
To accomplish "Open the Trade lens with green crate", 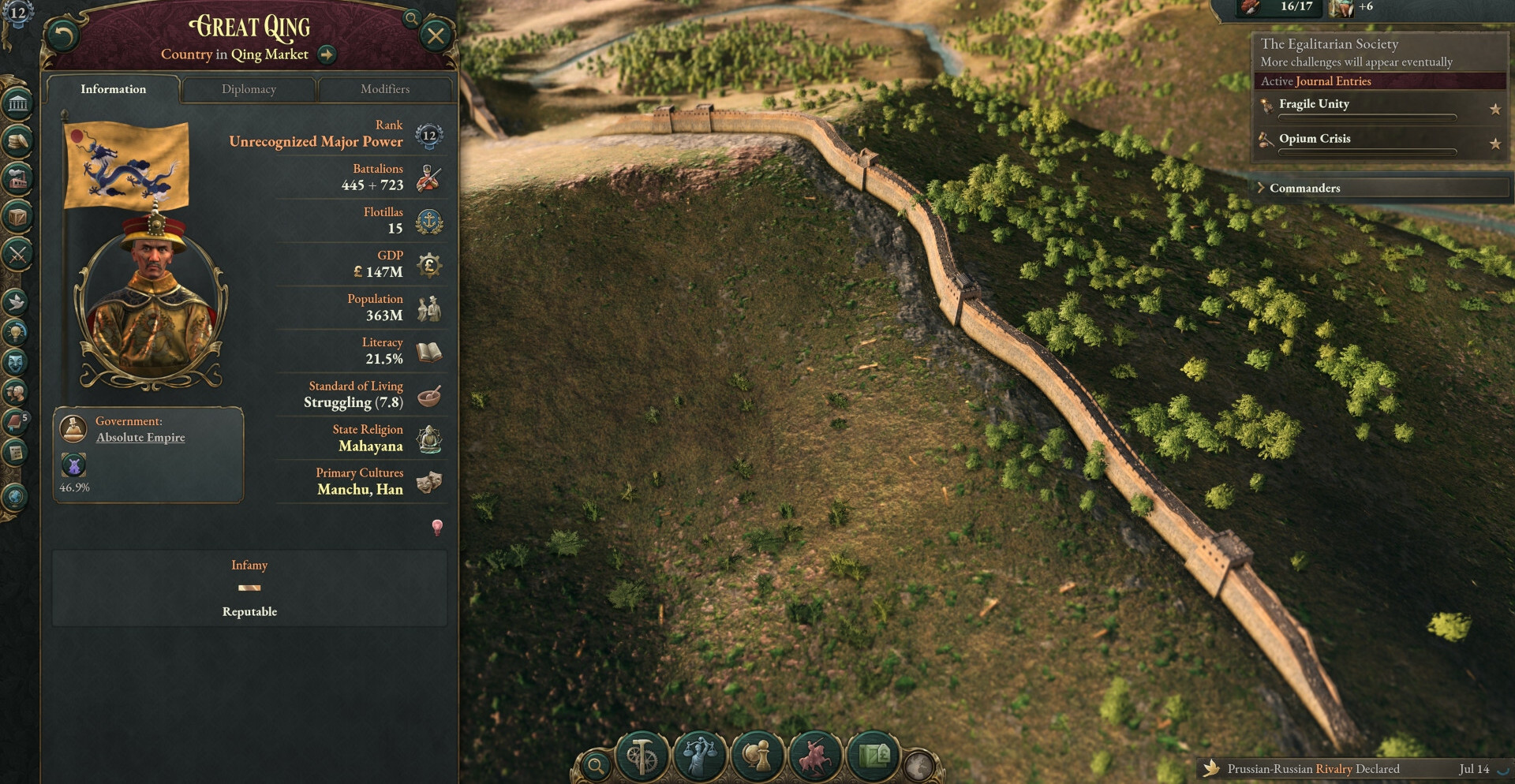I will [x=873, y=757].
